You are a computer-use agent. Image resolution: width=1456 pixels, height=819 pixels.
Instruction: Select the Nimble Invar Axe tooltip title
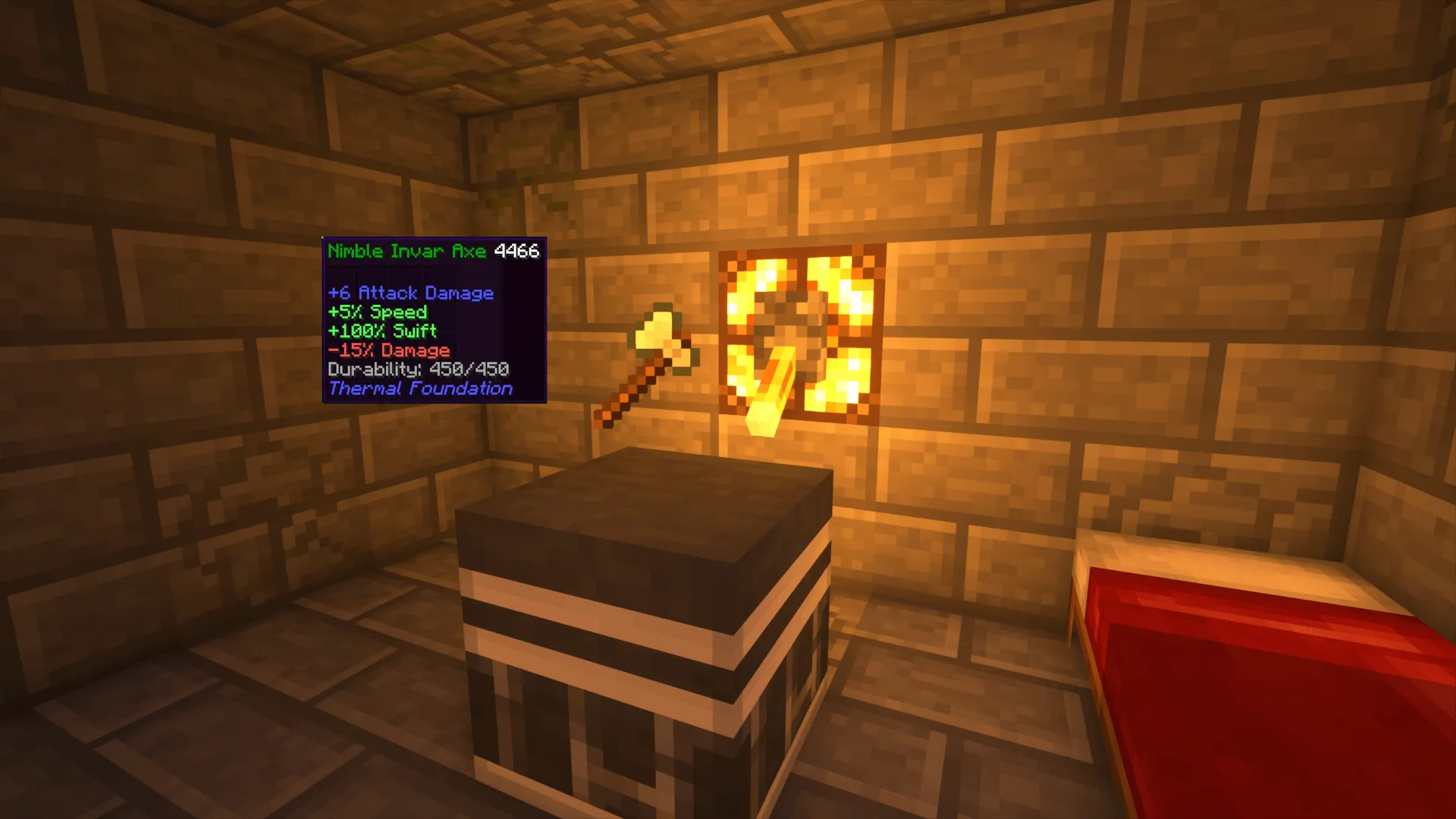click(x=406, y=251)
